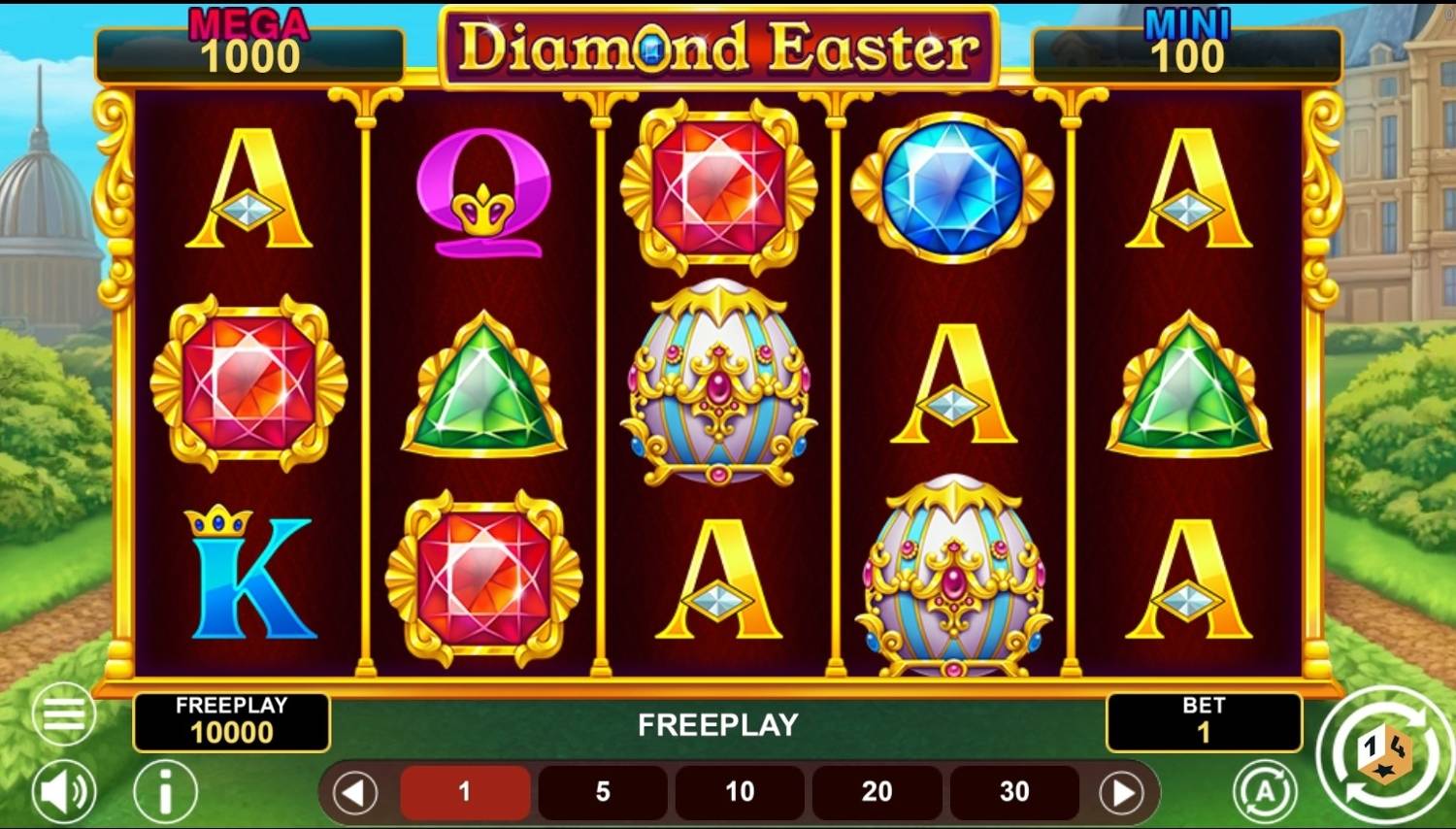Open the hamburger game menu
This screenshot has width=1456, height=829.
click(x=64, y=713)
